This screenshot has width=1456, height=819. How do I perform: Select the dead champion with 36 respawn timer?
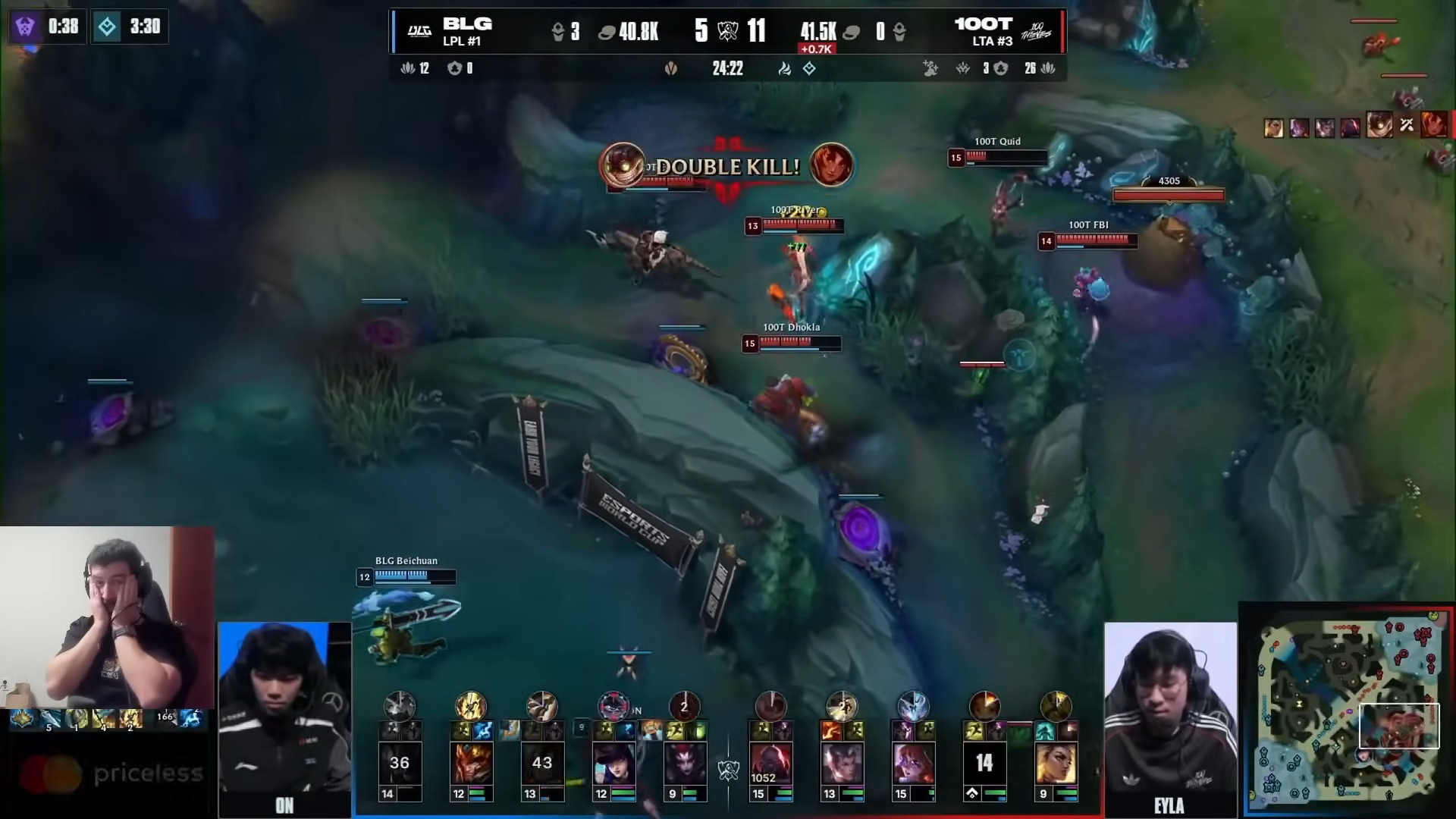coord(399,764)
